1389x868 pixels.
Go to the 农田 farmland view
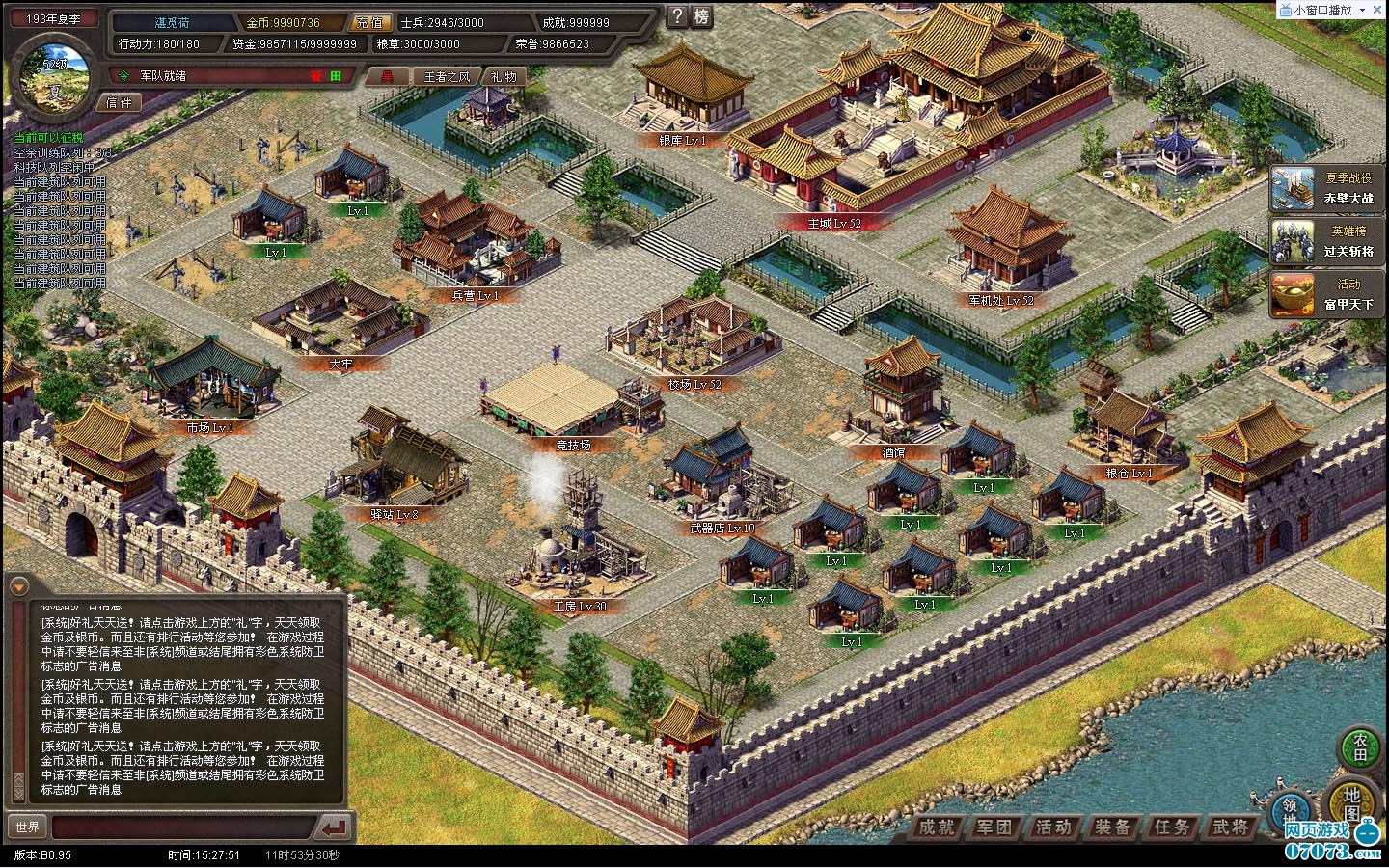tap(1360, 747)
